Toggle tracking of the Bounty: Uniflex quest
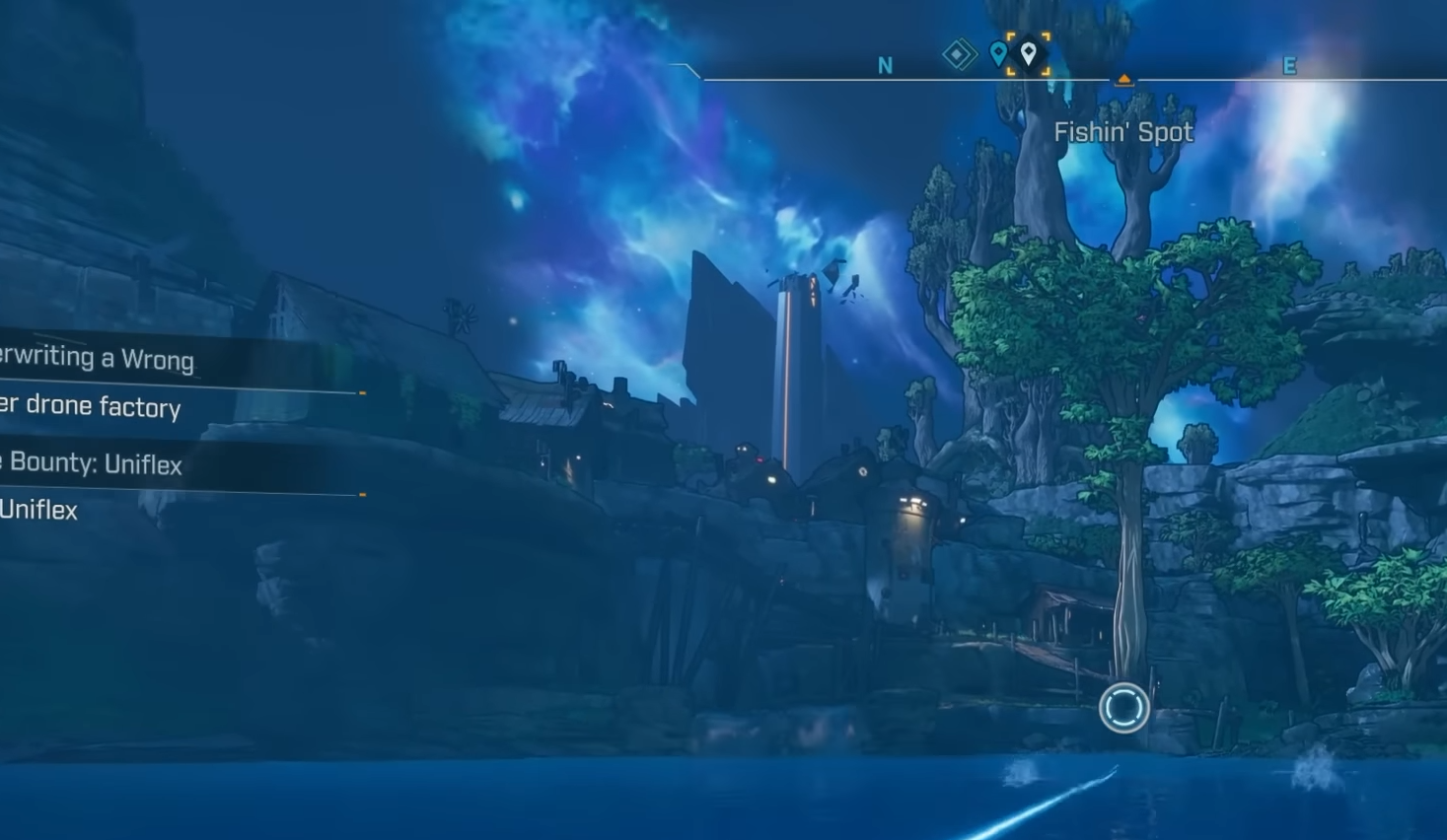This screenshot has height=840, width=1447. [94, 463]
